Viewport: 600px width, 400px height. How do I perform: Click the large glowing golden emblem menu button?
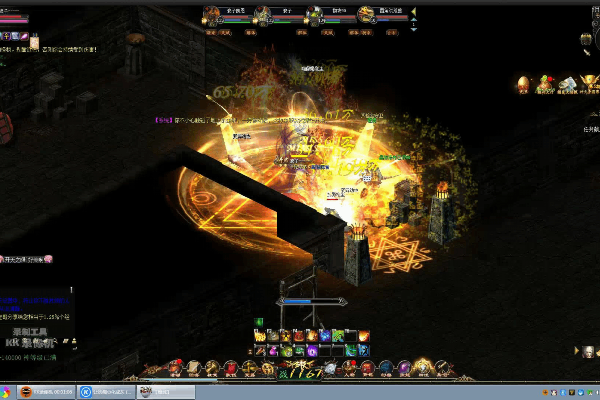coord(423,364)
